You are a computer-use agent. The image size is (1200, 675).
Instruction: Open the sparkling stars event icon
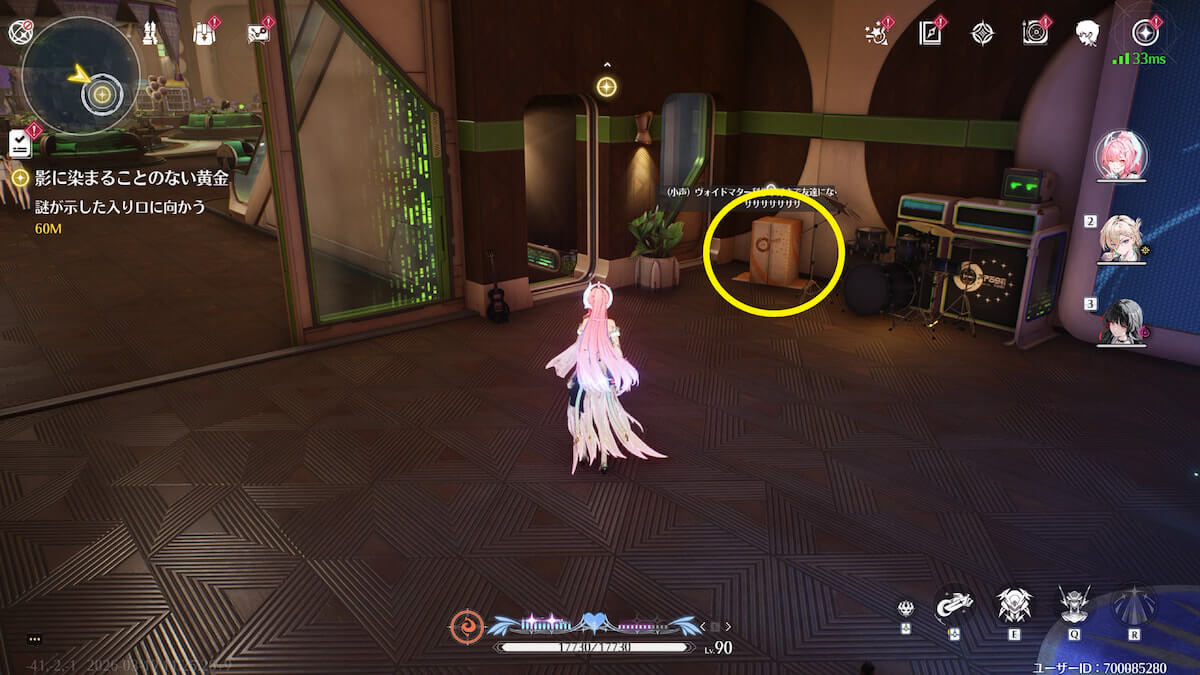(x=877, y=33)
